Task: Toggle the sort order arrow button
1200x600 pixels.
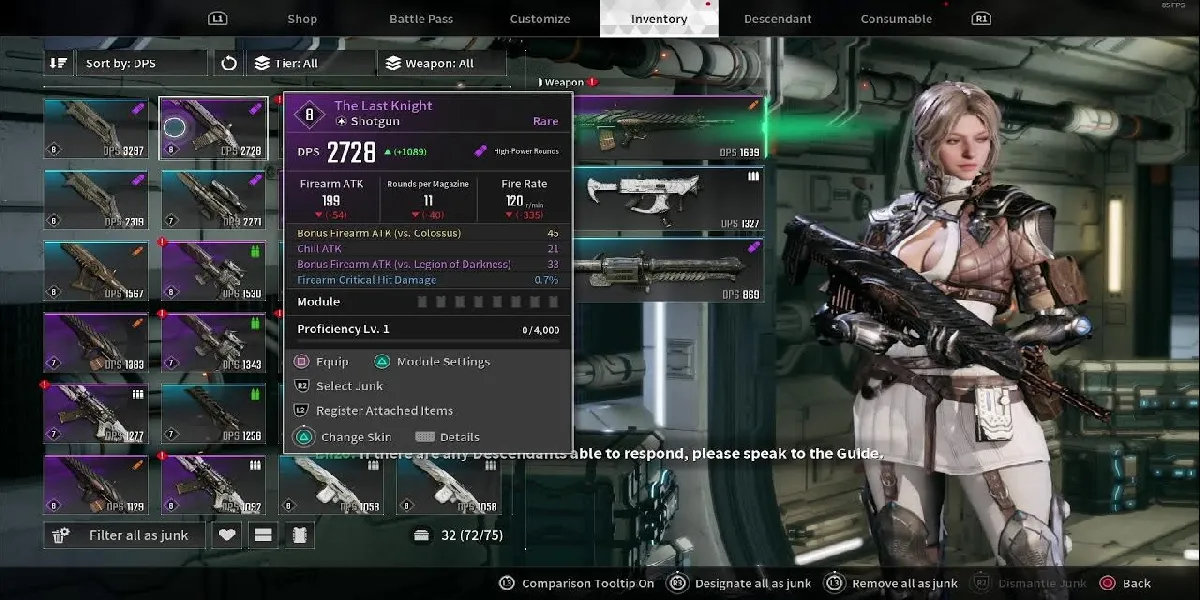Action: tap(59, 63)
